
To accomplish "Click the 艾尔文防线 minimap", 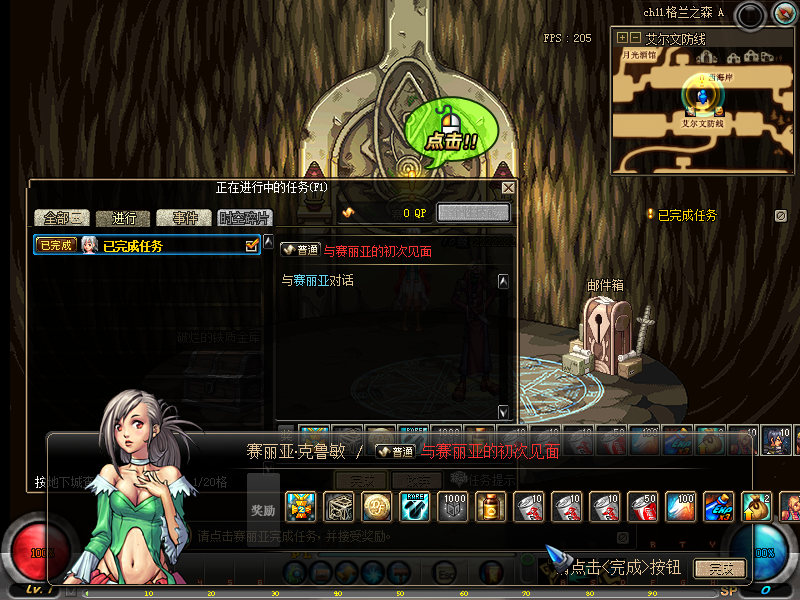I will click(x=702, y=108).
